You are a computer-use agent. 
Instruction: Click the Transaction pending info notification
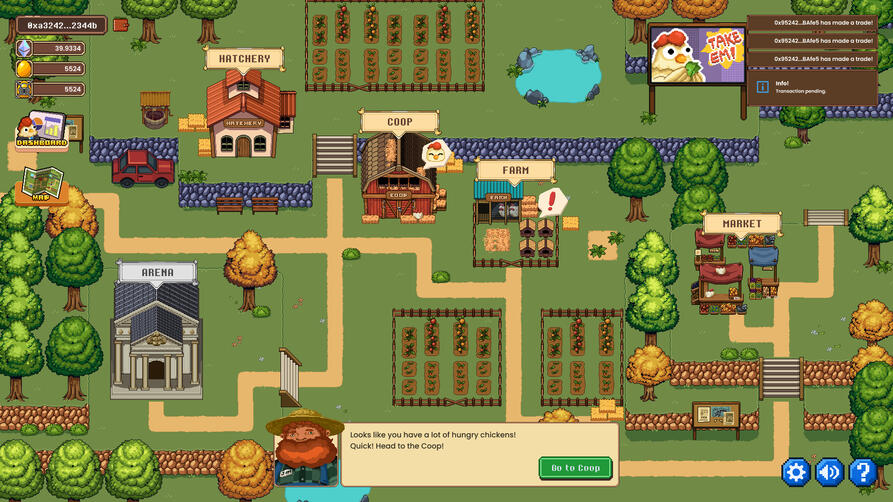(812, 87)
